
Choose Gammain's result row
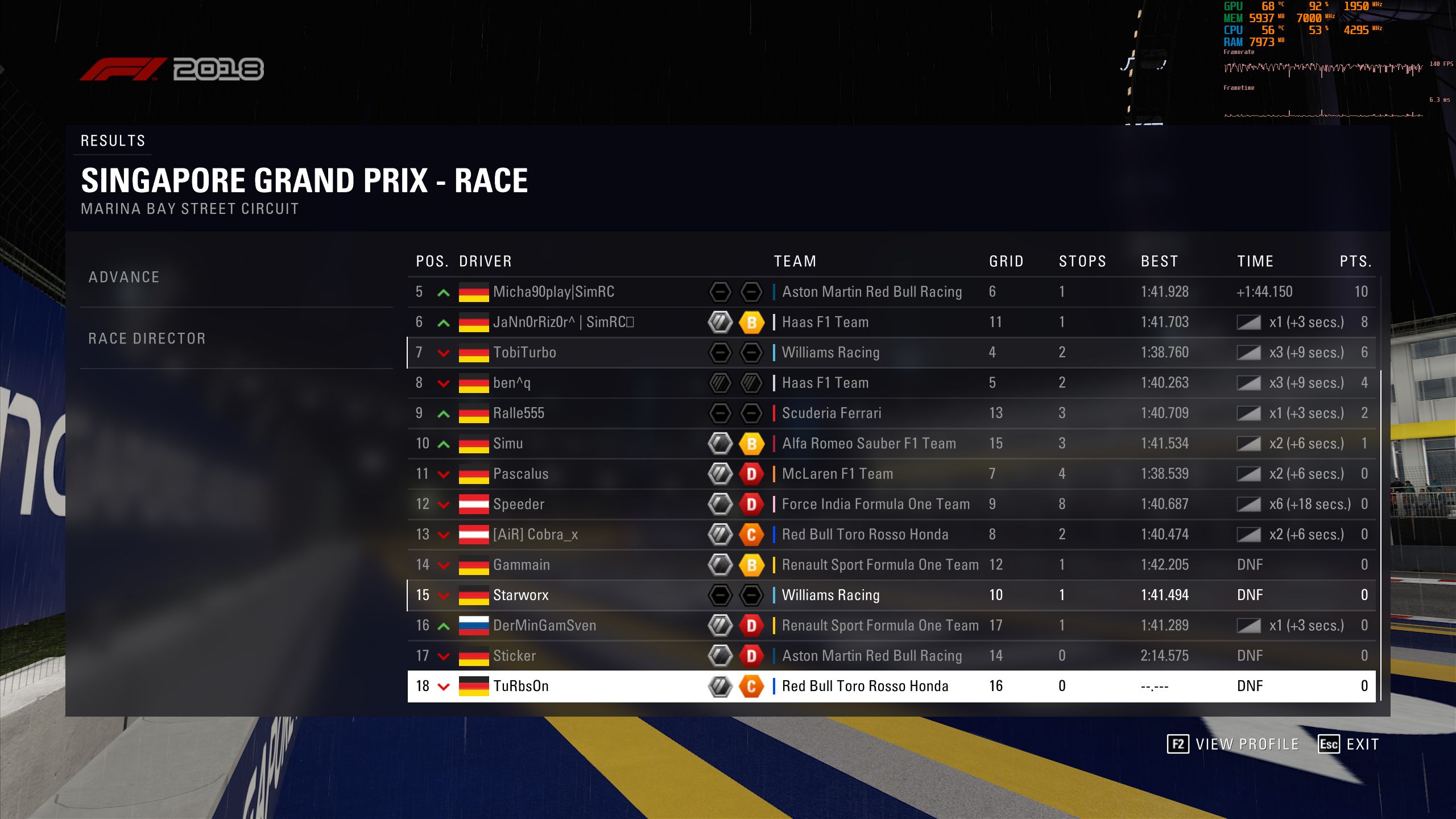[x=521, y=565]
